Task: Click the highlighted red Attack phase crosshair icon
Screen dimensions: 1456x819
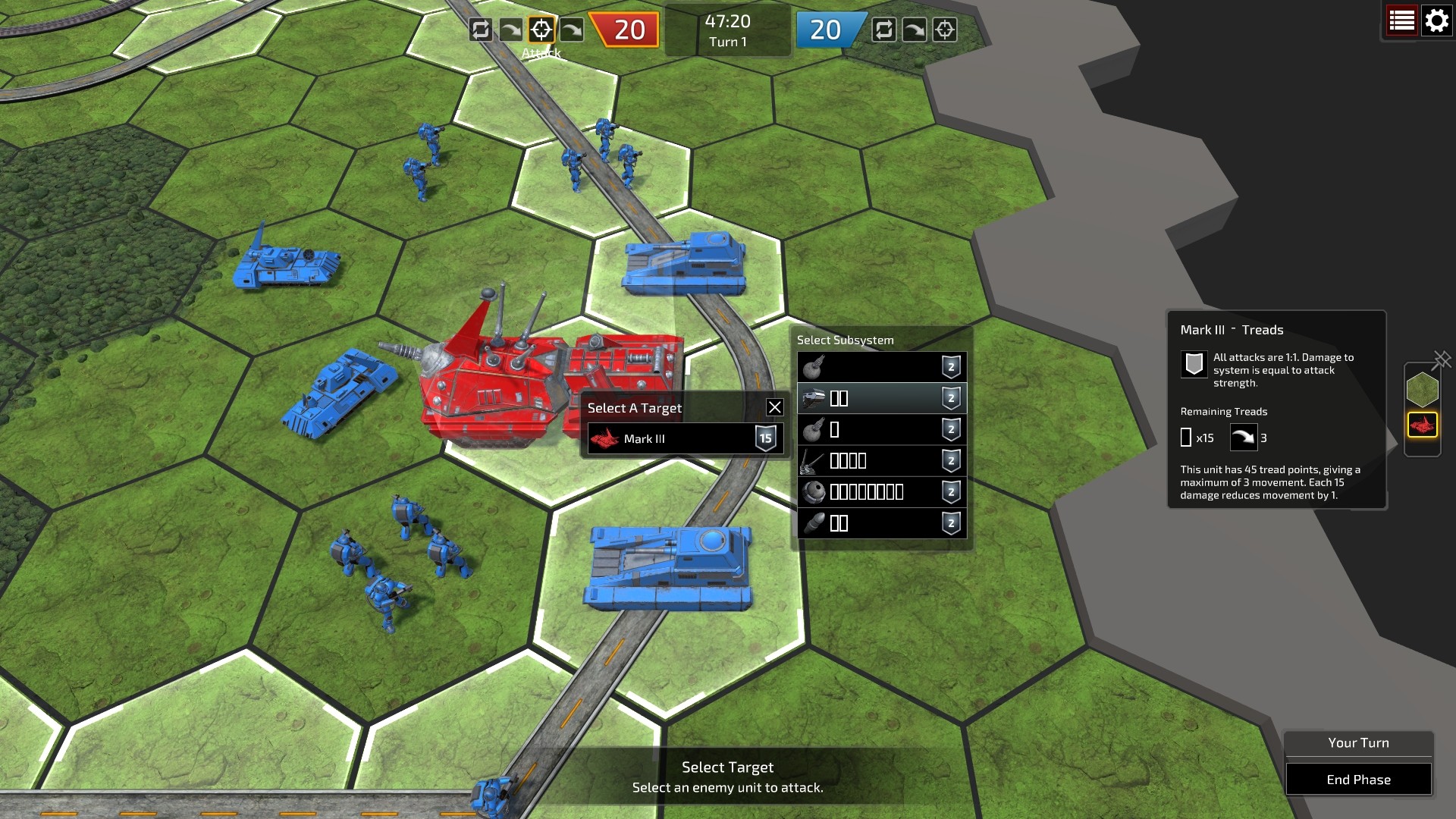Action: coord(541,30)
